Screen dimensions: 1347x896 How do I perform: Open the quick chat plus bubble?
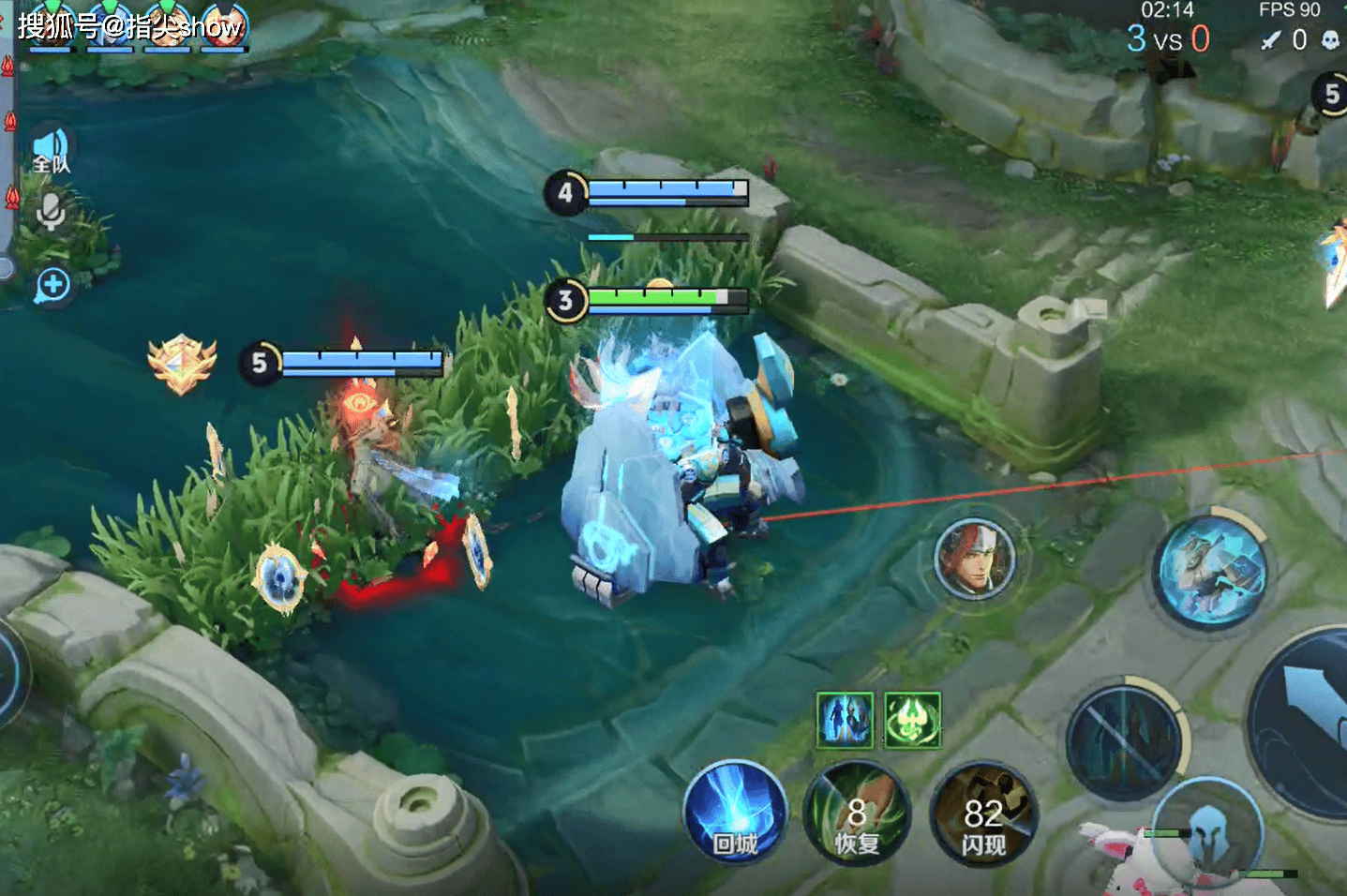pos(52,285)
